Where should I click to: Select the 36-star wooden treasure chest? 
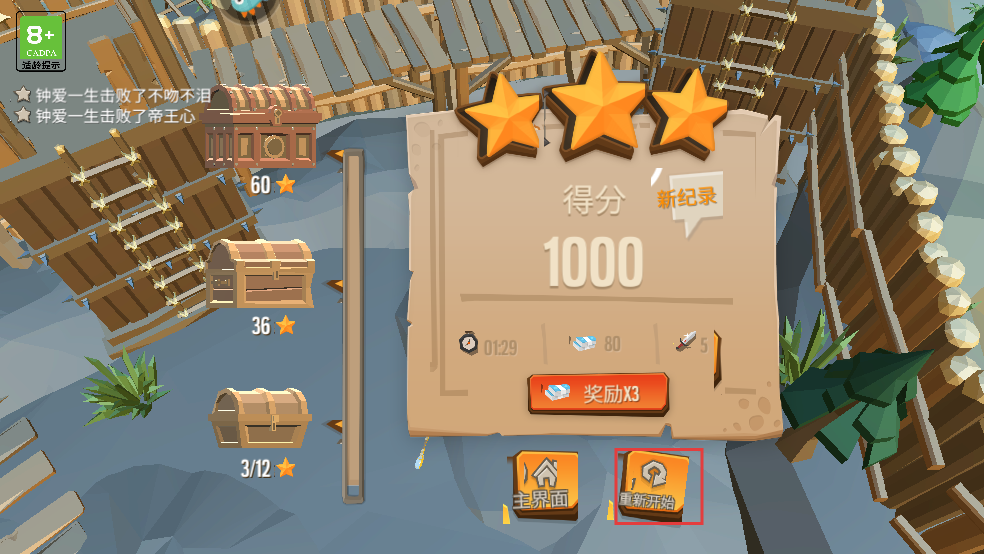pos(260,273)
